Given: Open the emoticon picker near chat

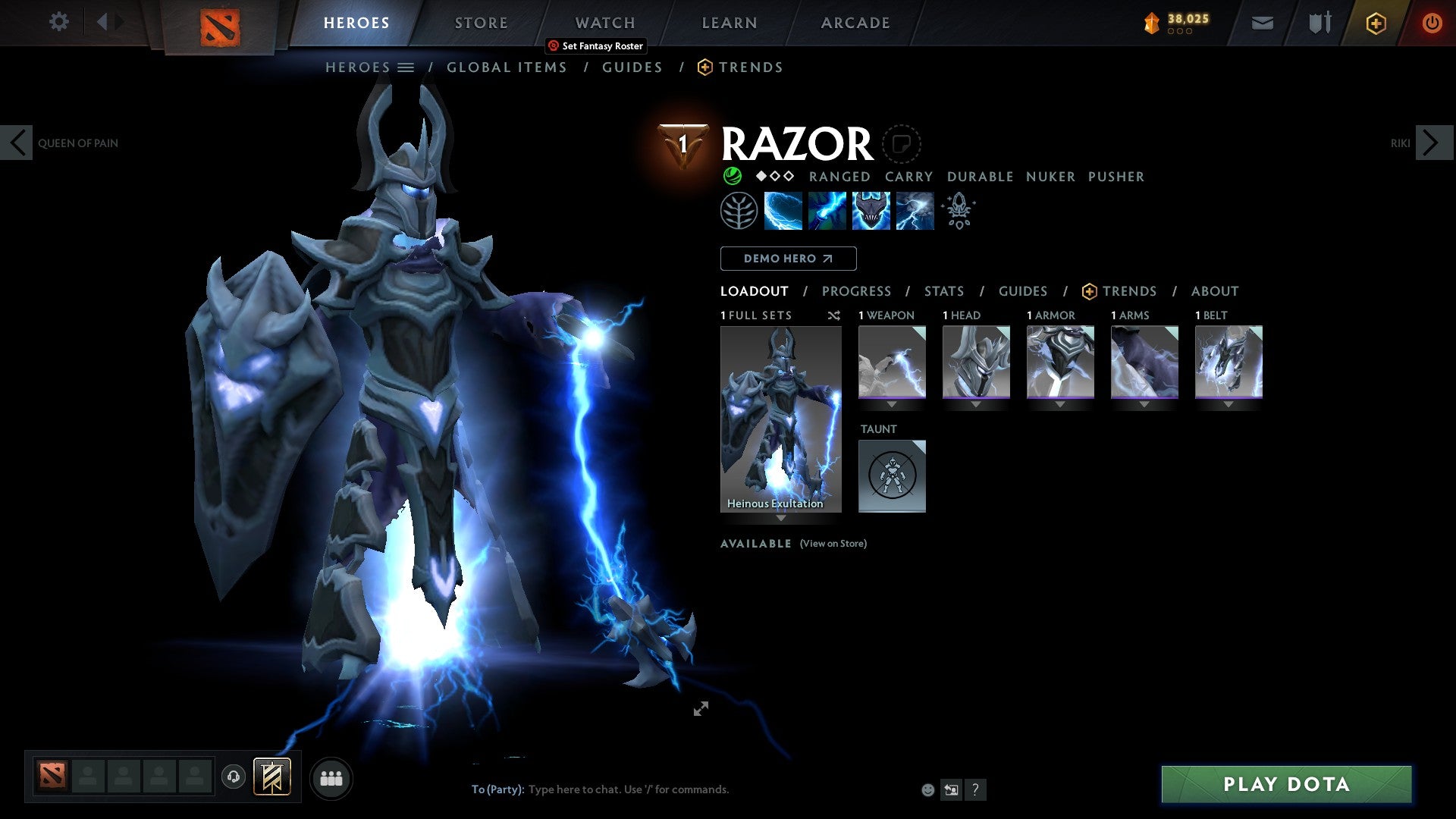Looking at the screenshot, I should (x=927, y=789).
